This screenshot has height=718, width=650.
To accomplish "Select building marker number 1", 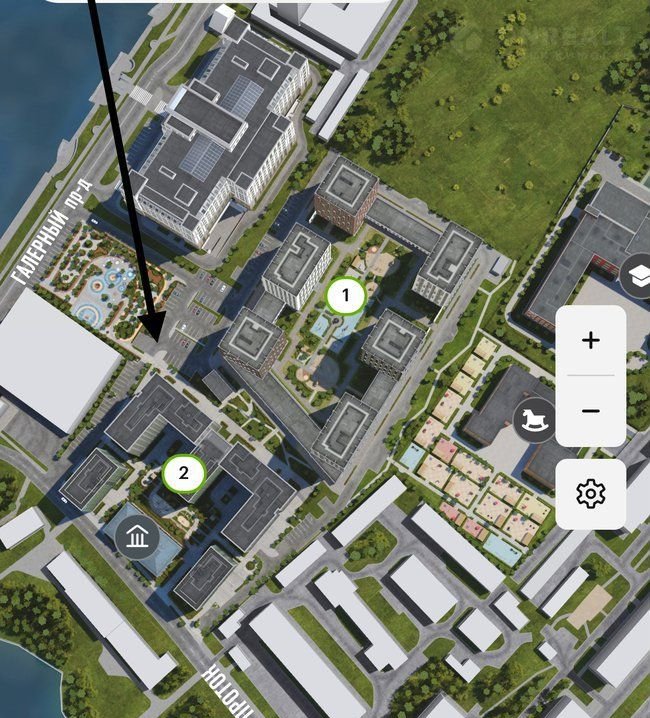I will (346, 295).
